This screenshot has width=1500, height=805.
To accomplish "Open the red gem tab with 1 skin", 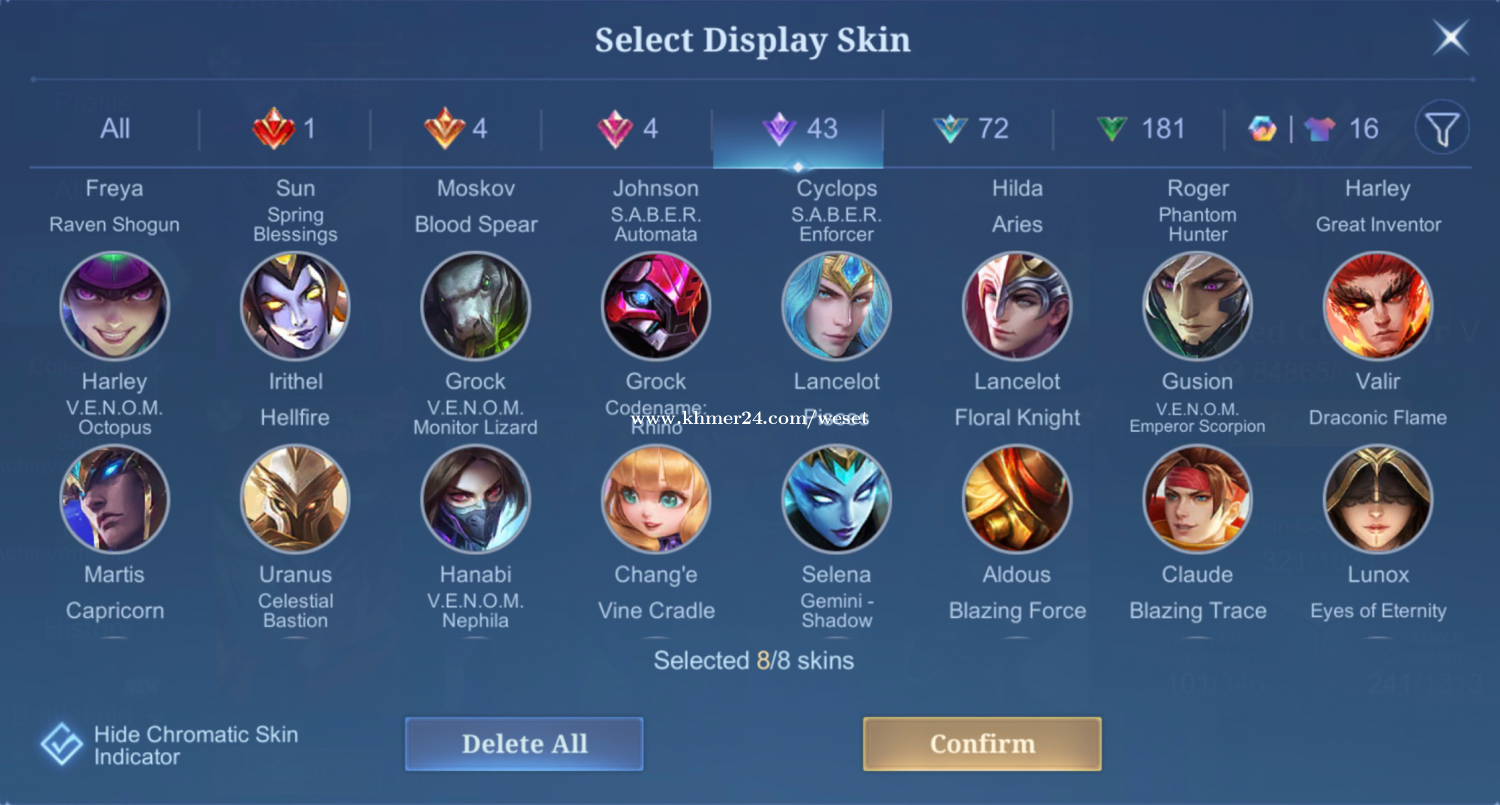I will (285, 129).
